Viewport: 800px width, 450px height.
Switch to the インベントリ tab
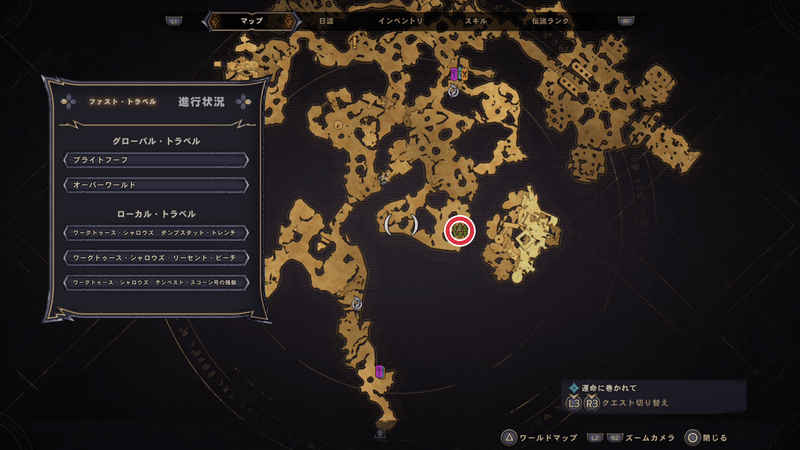[401, 20]
